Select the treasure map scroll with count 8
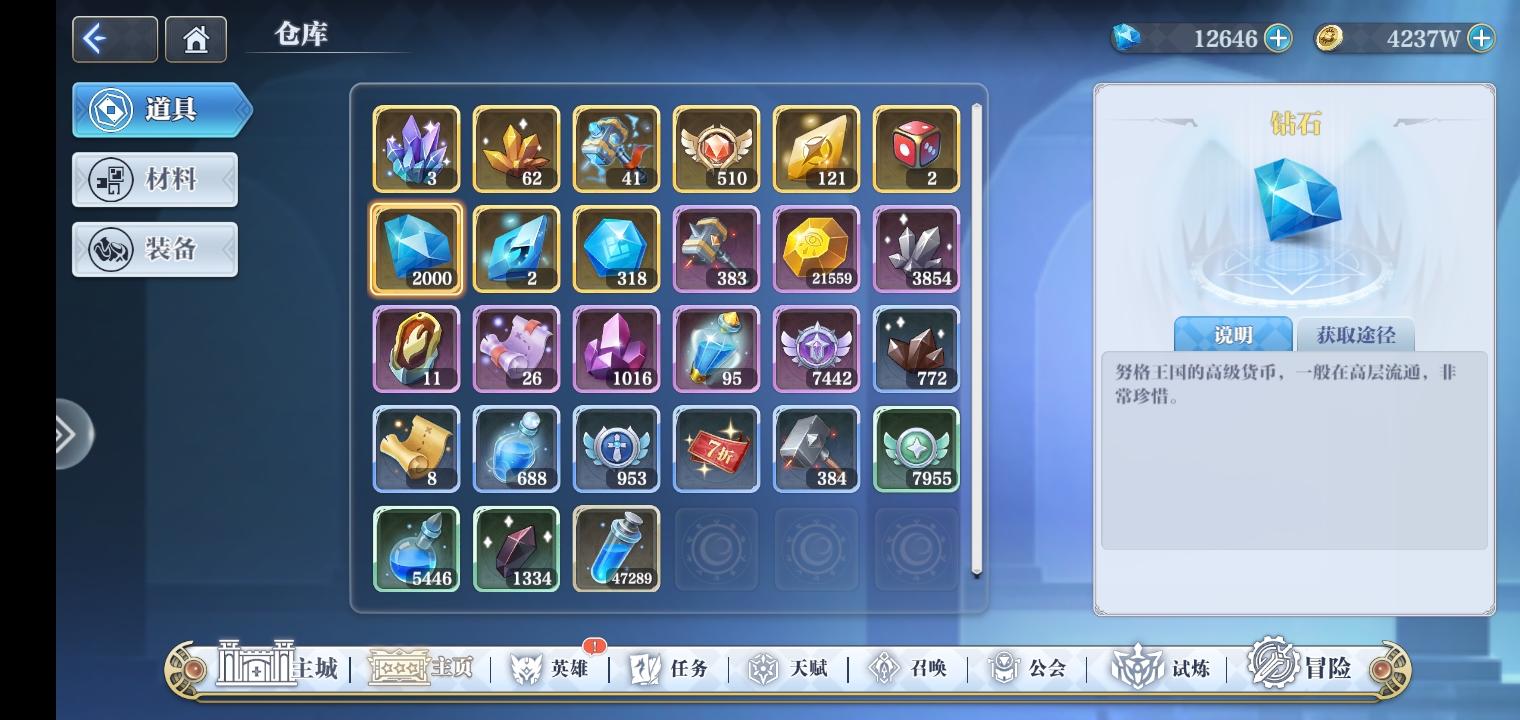Viewport: 1520px width, 720px height. coord(416,448)
